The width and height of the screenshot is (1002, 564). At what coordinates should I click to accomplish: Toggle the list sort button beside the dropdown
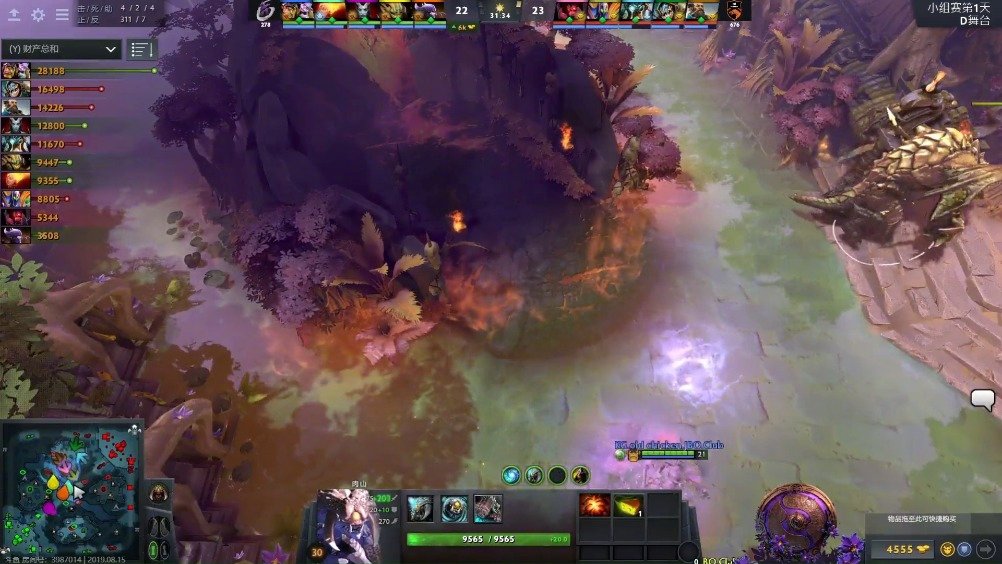click(x=142, y=49)
